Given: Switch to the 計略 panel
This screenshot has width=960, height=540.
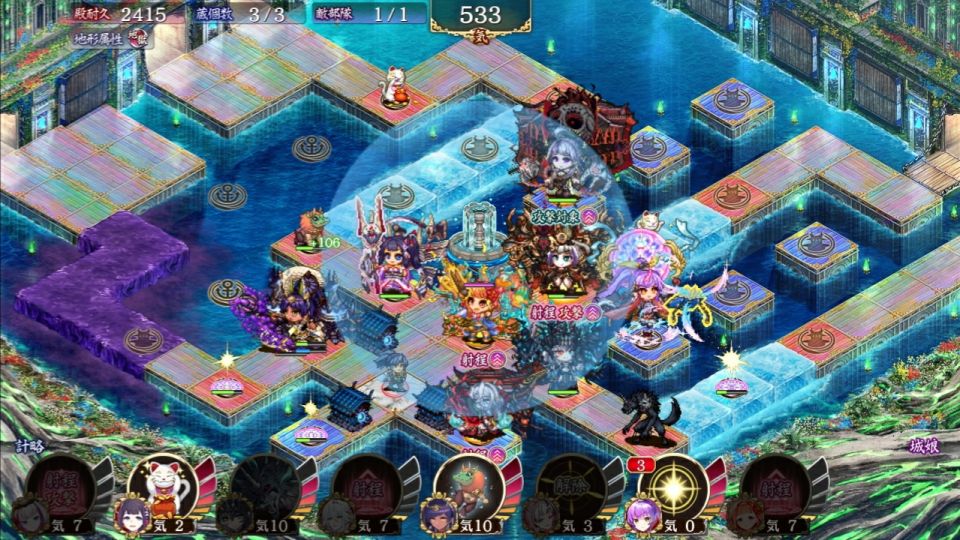Looking at the screenshot, I should [x=31, y=447].
